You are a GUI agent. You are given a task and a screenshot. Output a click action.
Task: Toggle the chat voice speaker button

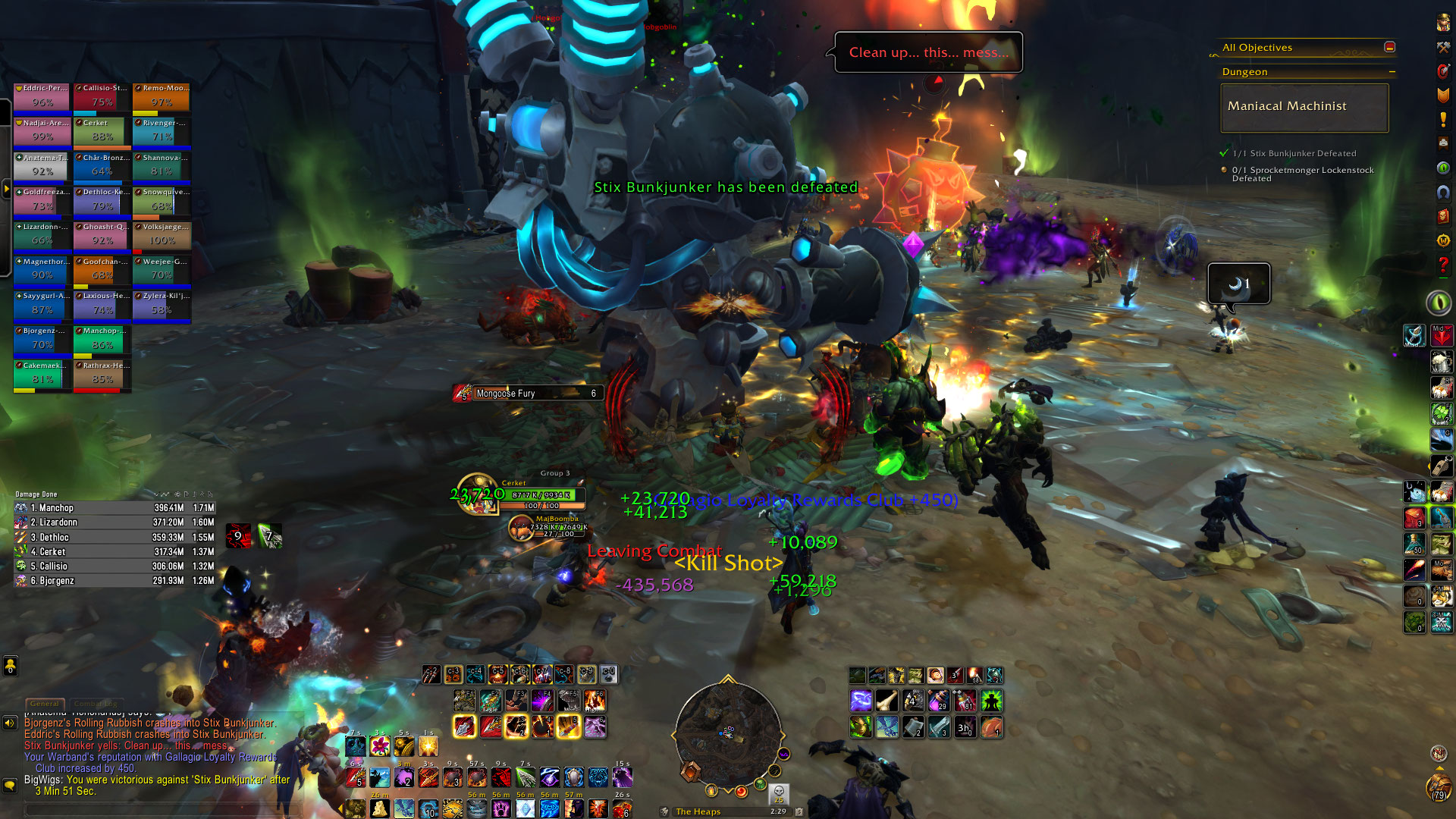[x=10, y=723]
